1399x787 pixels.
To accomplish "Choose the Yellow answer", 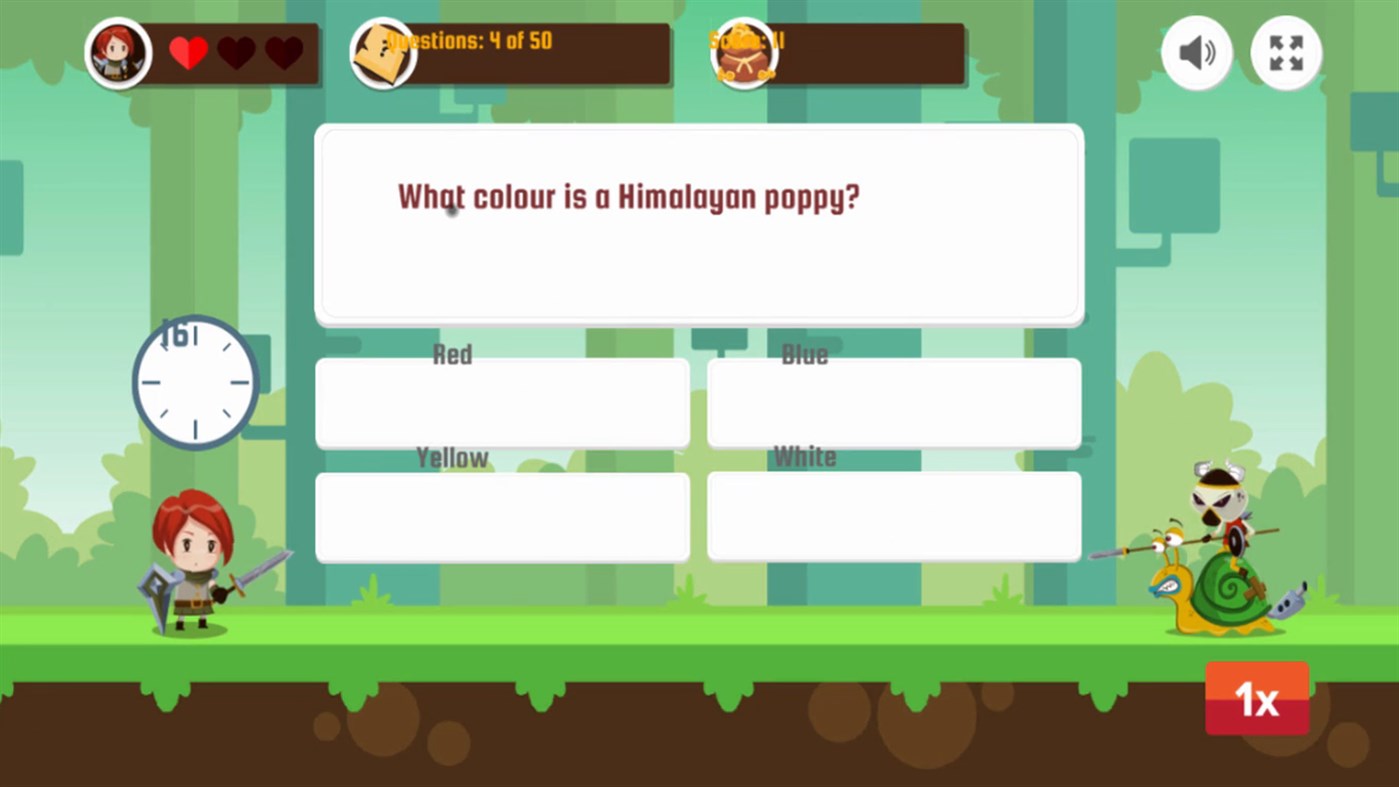I will pos(501,516).
